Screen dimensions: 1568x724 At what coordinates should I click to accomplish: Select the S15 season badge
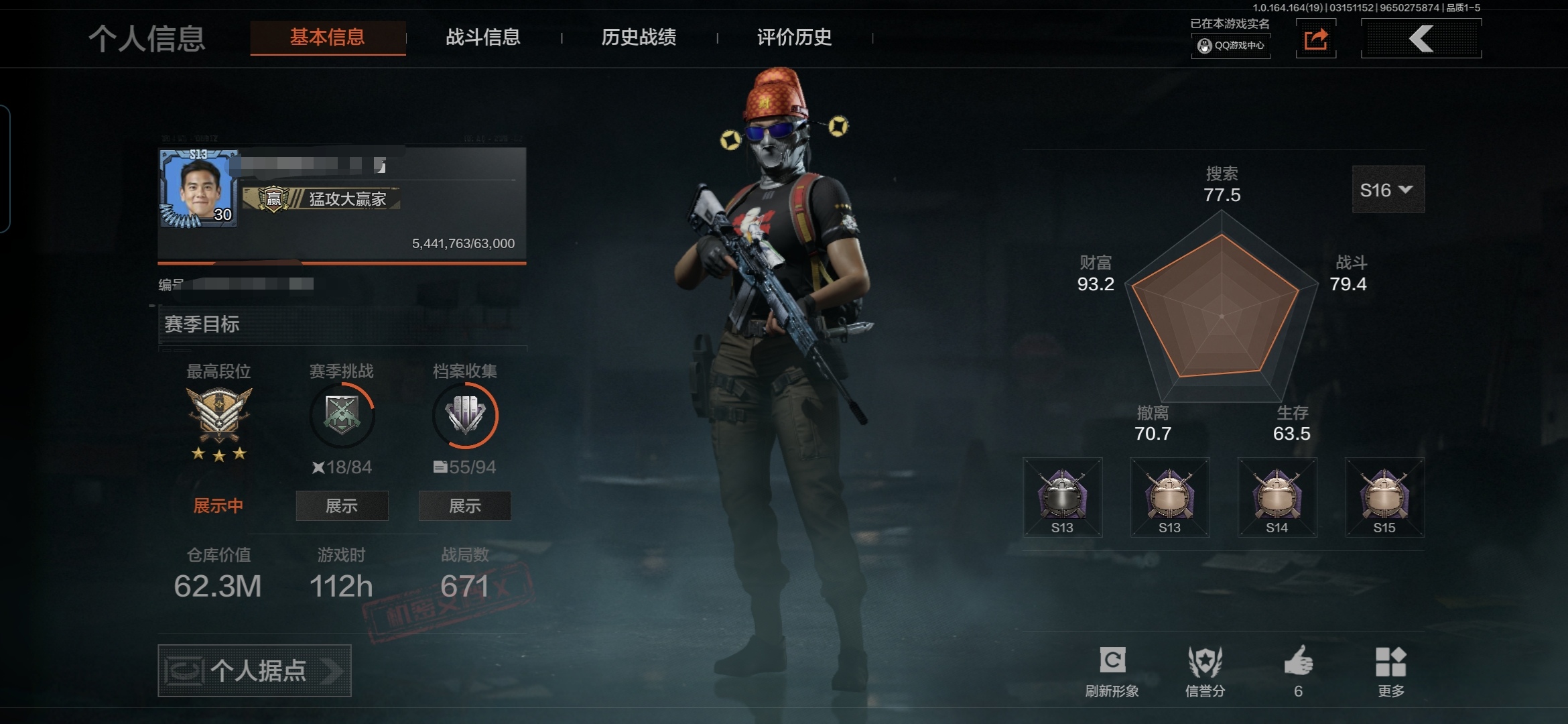tap(1384, 497)
